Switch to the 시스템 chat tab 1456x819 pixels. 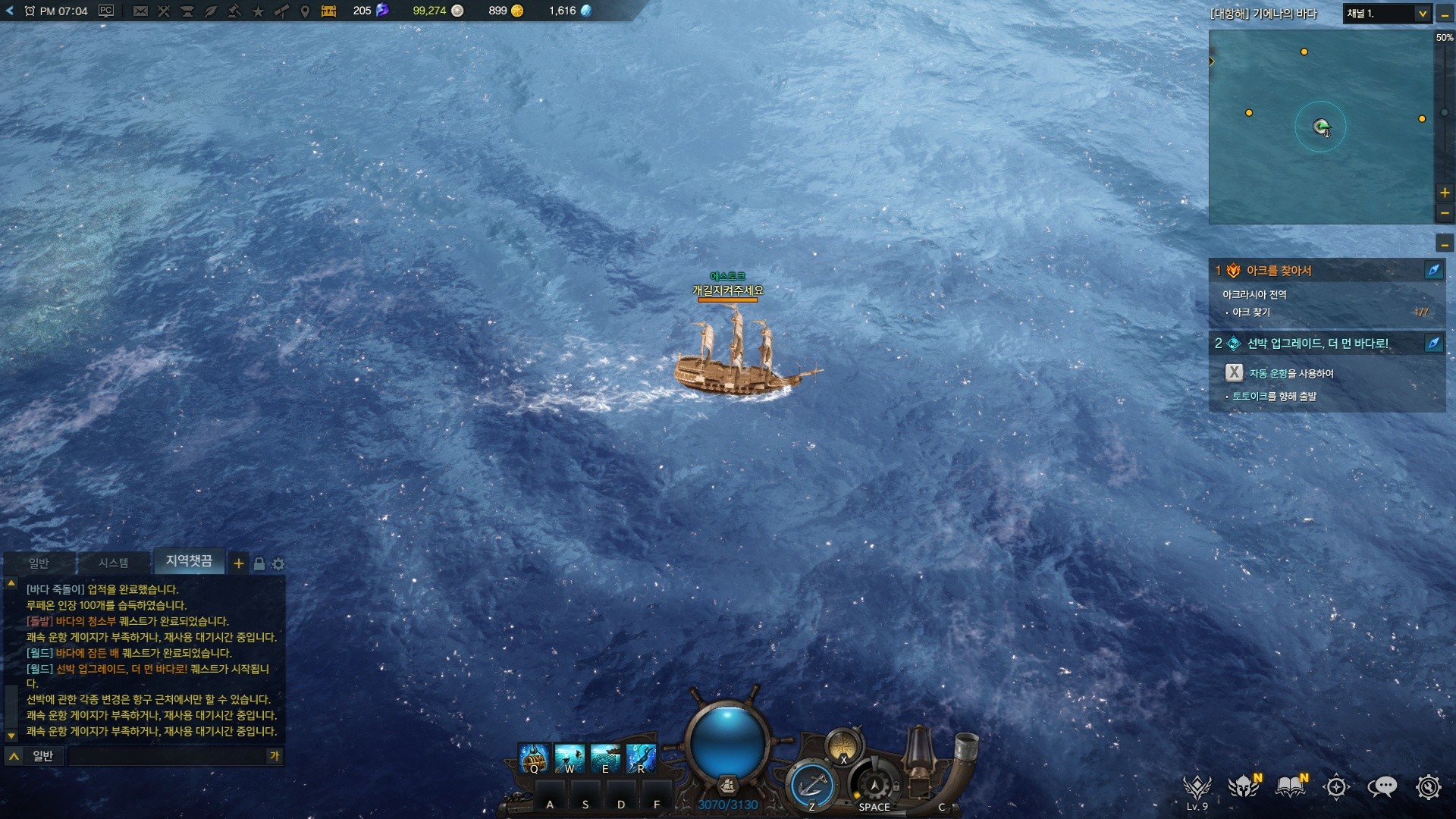(113, 563)
